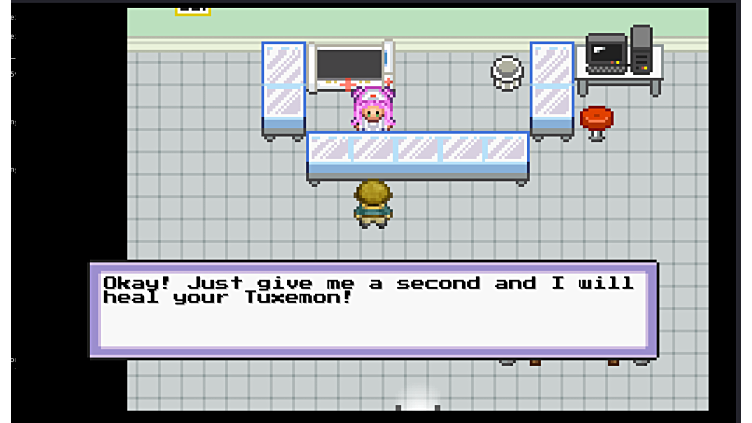
Task: Advance the nurse's healing dialogue box
Action: [x=373, y=310]
